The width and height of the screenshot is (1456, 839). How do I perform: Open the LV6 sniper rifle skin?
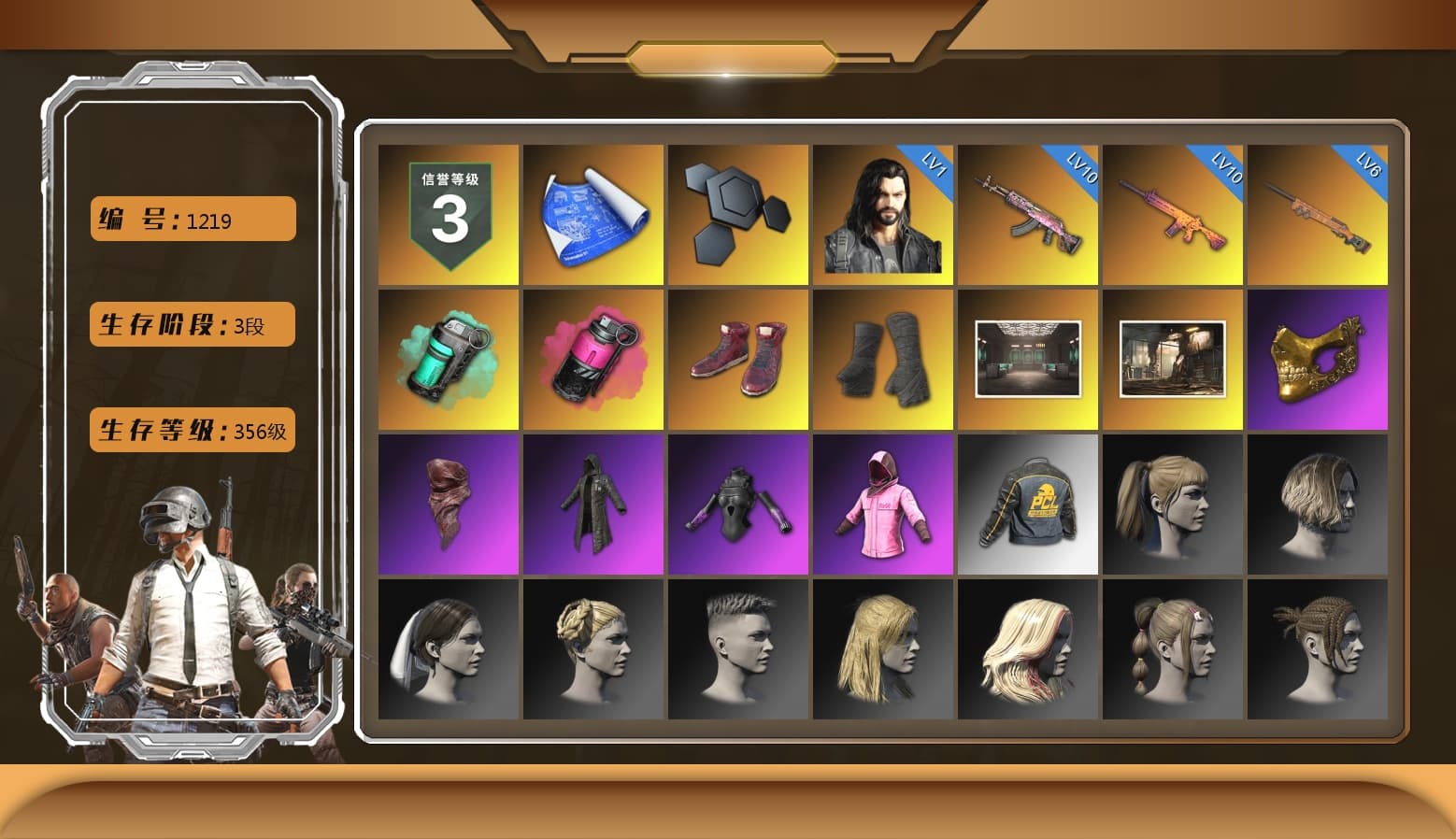1318,212
